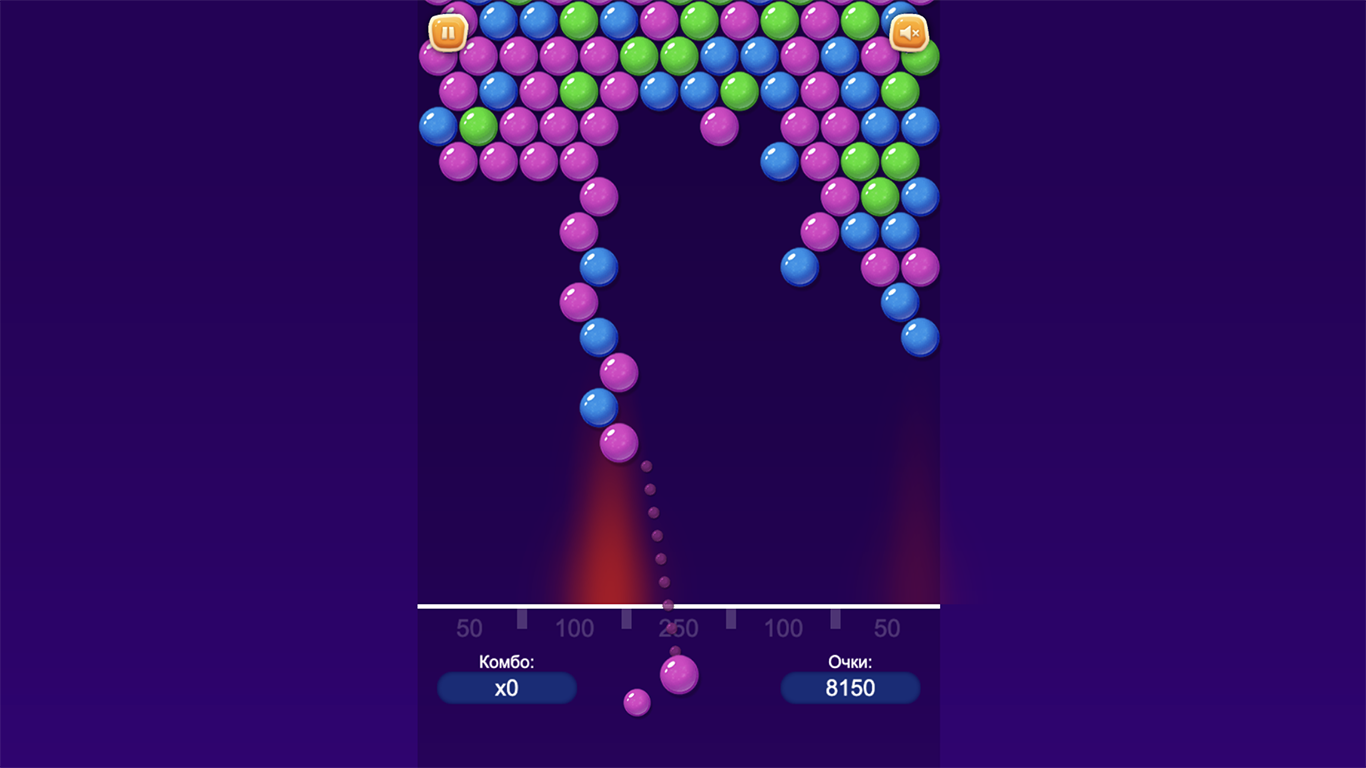Click the Очки score showing 8150
Screen dimensions: 1366x768
tap(850, 688)
